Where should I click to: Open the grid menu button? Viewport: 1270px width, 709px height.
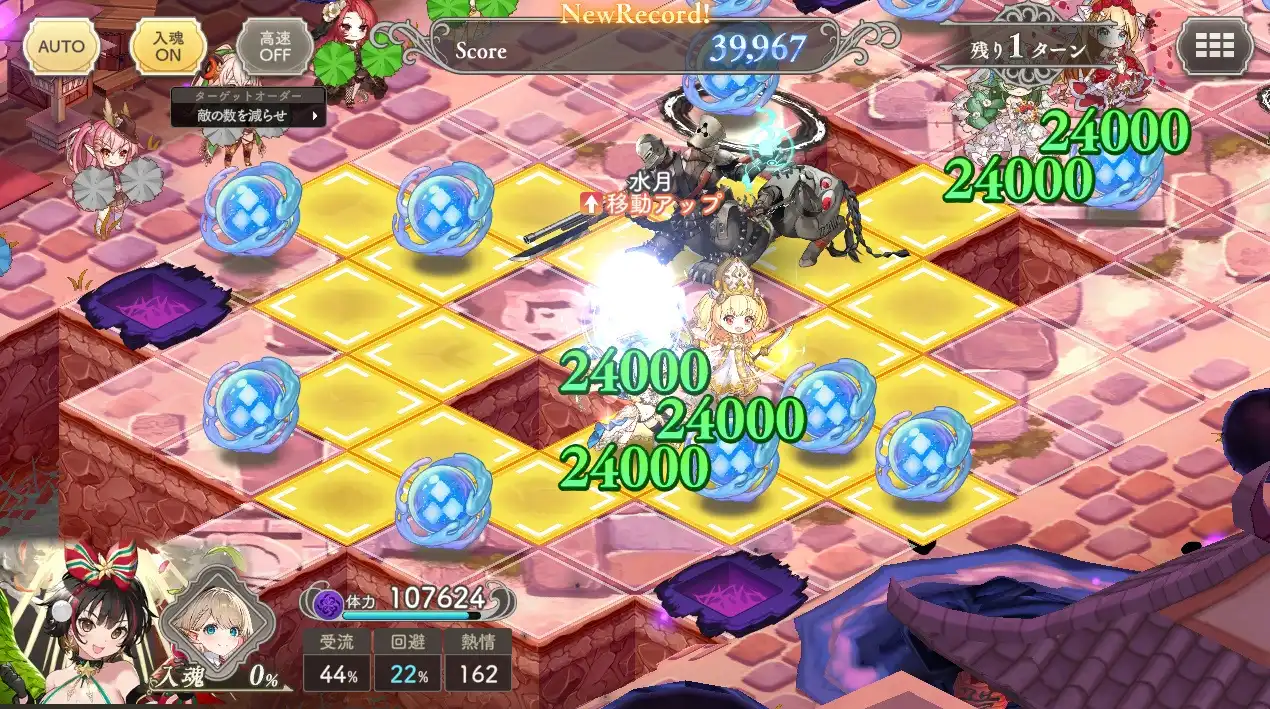click(1215, 47)
